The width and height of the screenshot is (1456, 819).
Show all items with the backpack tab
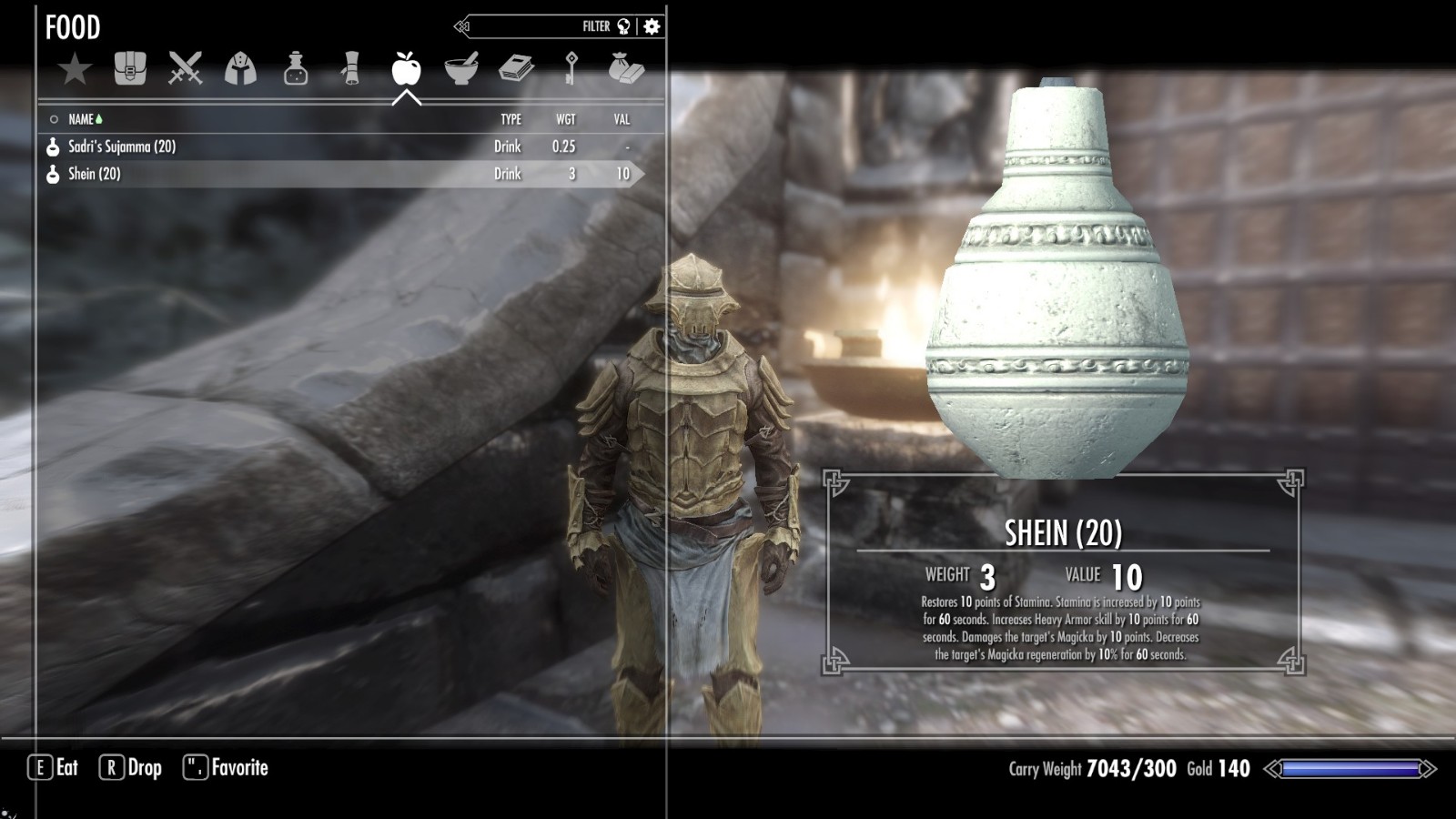(x=130, y=69)
